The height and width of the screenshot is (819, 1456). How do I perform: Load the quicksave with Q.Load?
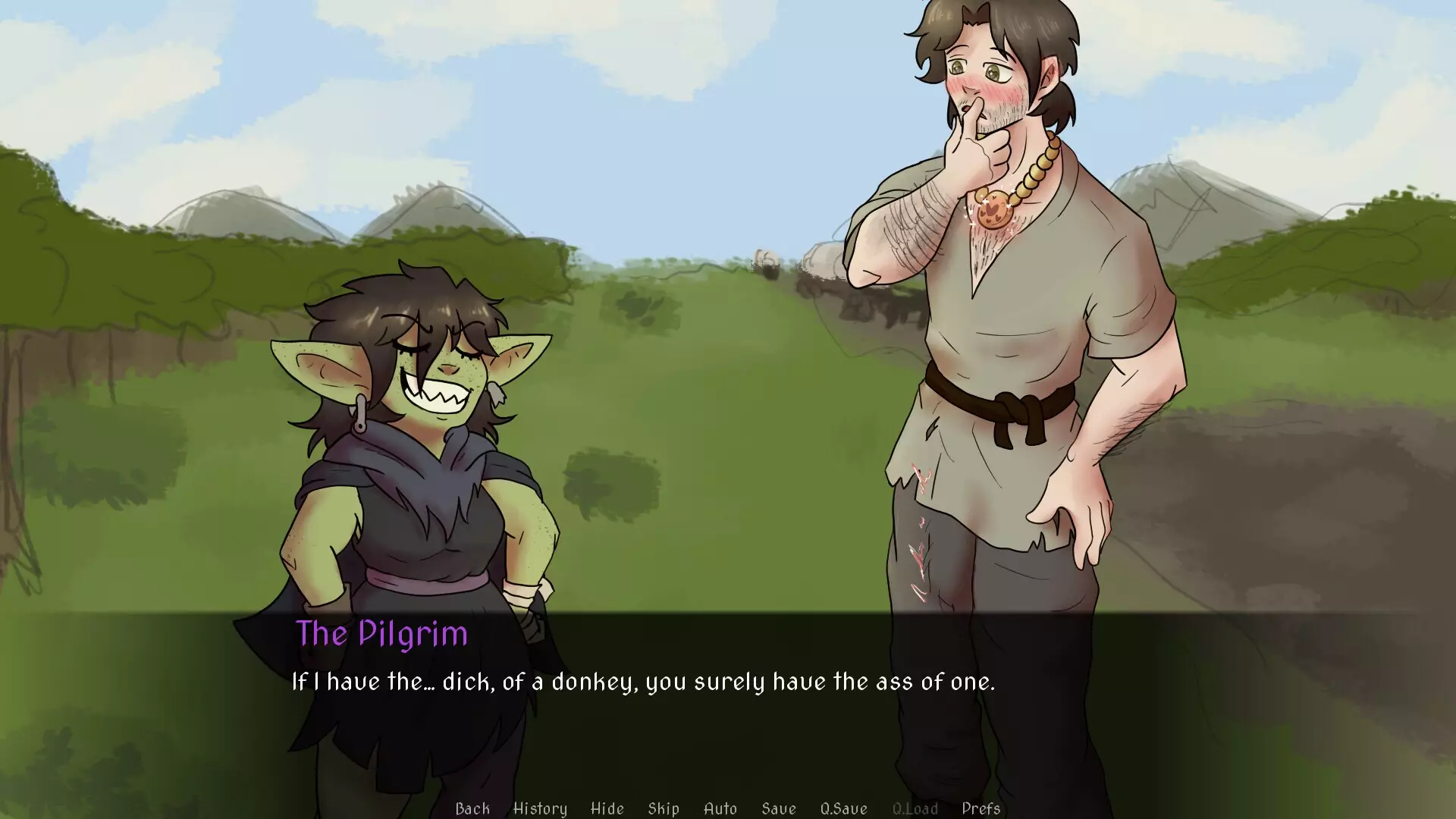915,808
